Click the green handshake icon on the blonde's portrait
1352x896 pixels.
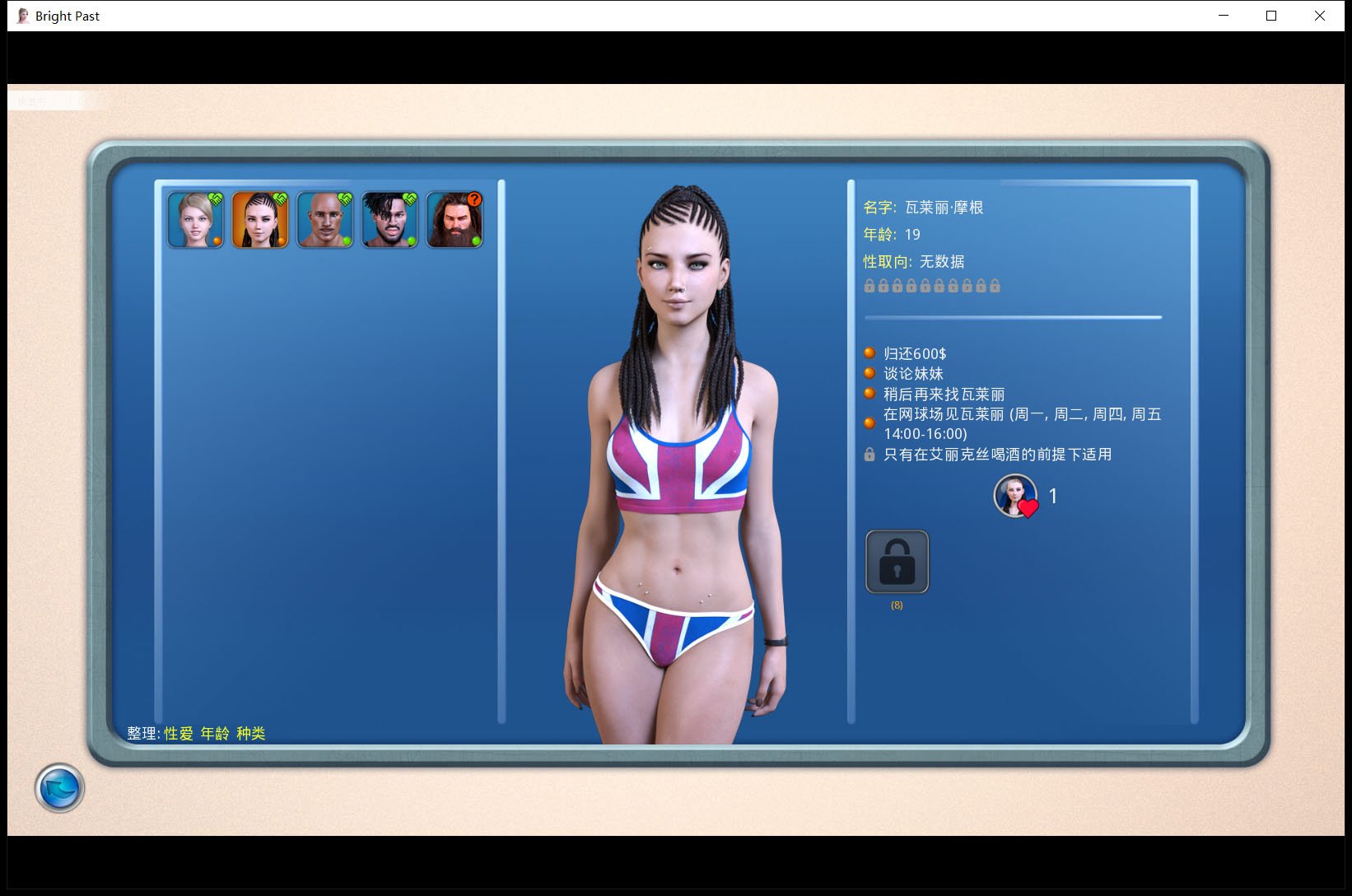click(x=217, y=199)
